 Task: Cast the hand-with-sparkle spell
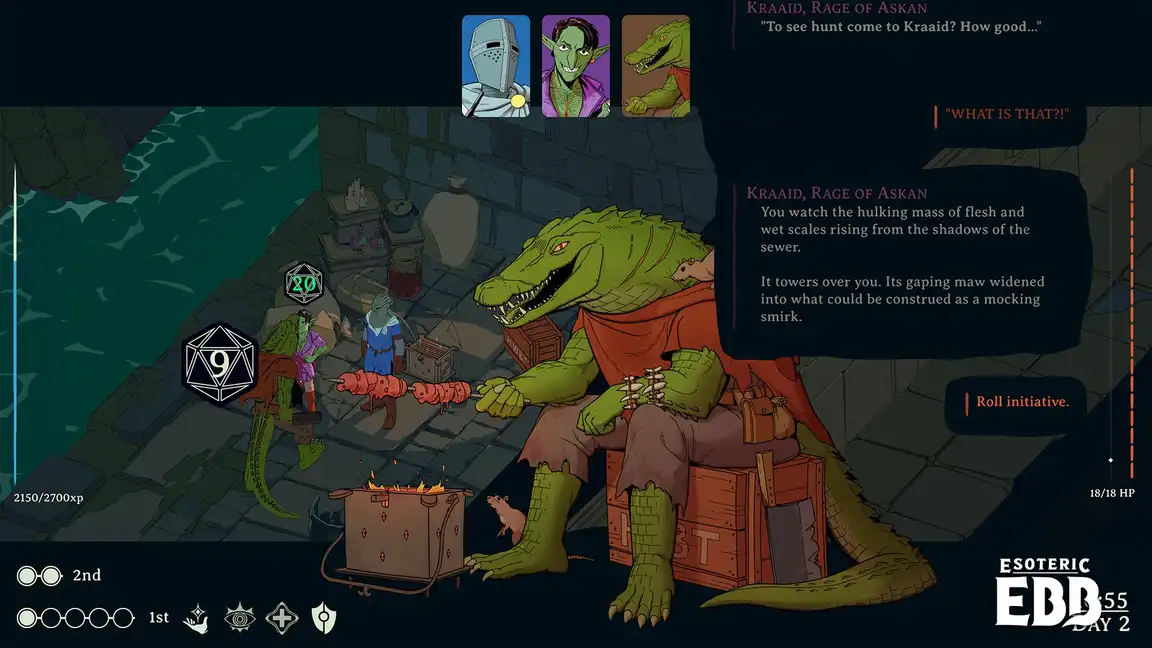click(x=198, y=618)
